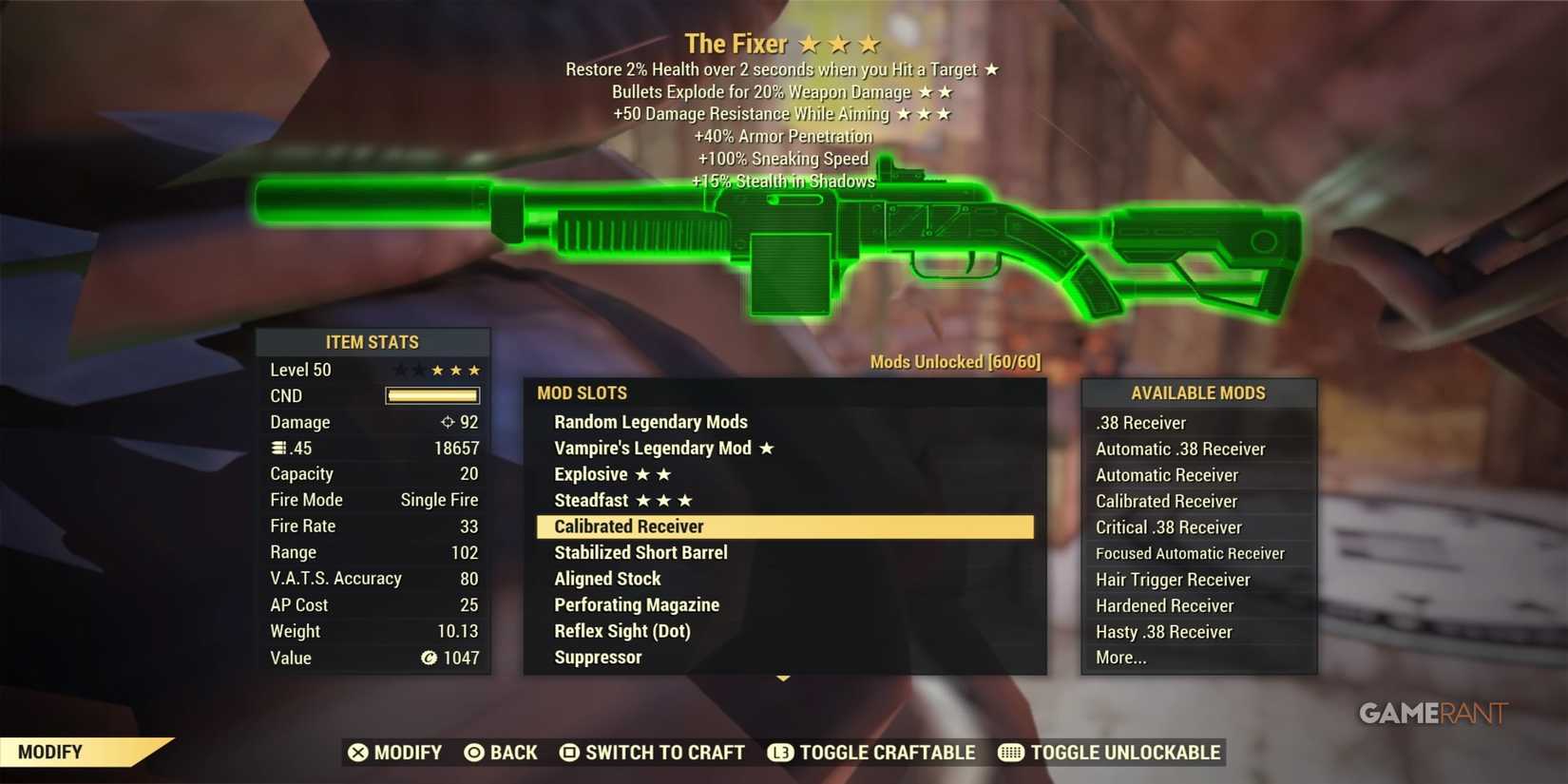Select the circle icon next to BACK

pyautogui.click(x=472, y=752)
